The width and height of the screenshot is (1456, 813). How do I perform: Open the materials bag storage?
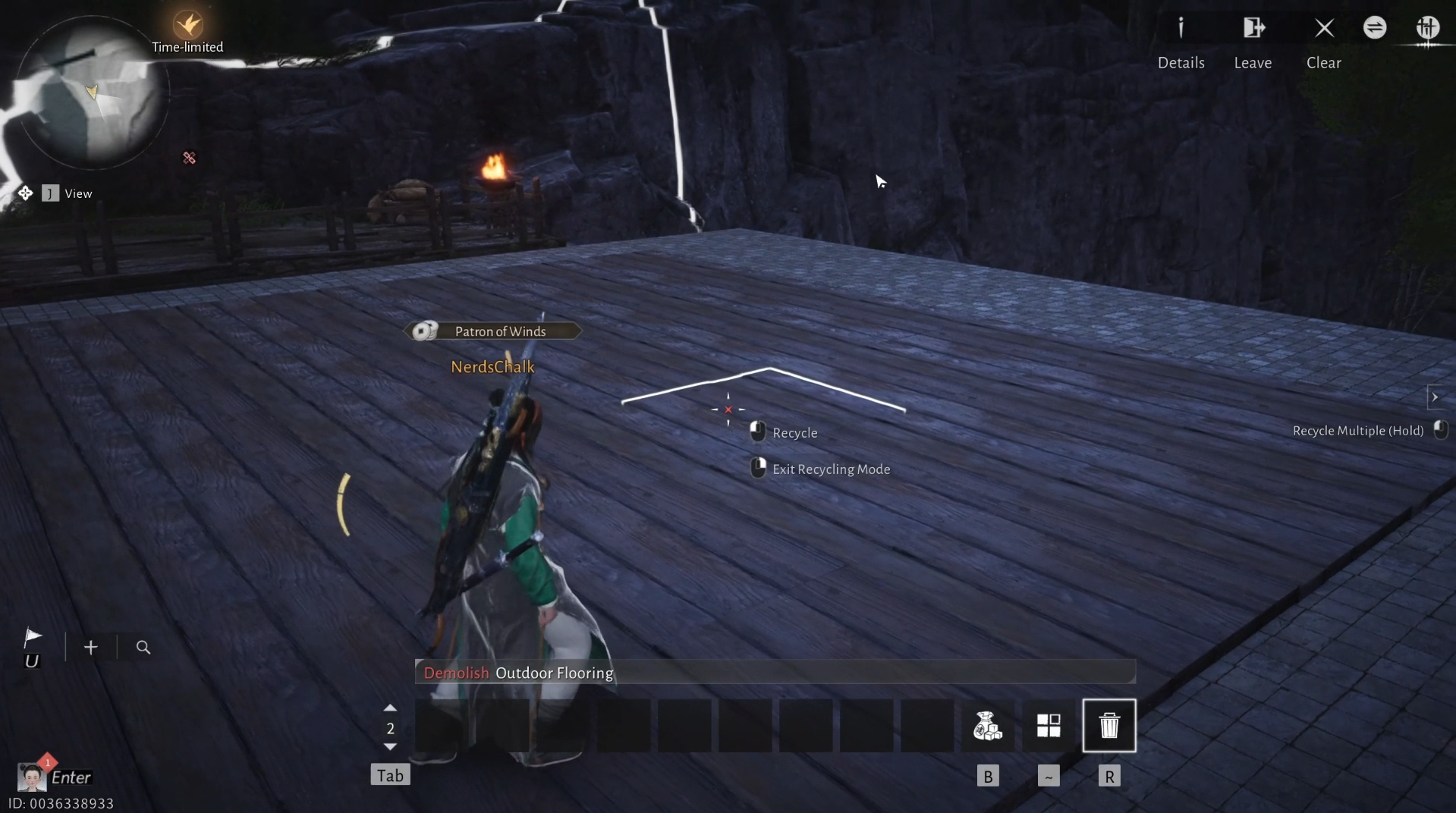987,726
